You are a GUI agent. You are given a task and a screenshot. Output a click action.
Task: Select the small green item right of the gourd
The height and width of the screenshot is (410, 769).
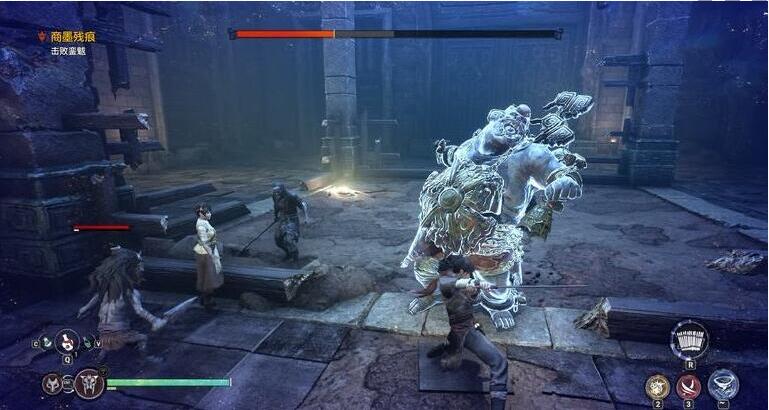tap(88, 343)
